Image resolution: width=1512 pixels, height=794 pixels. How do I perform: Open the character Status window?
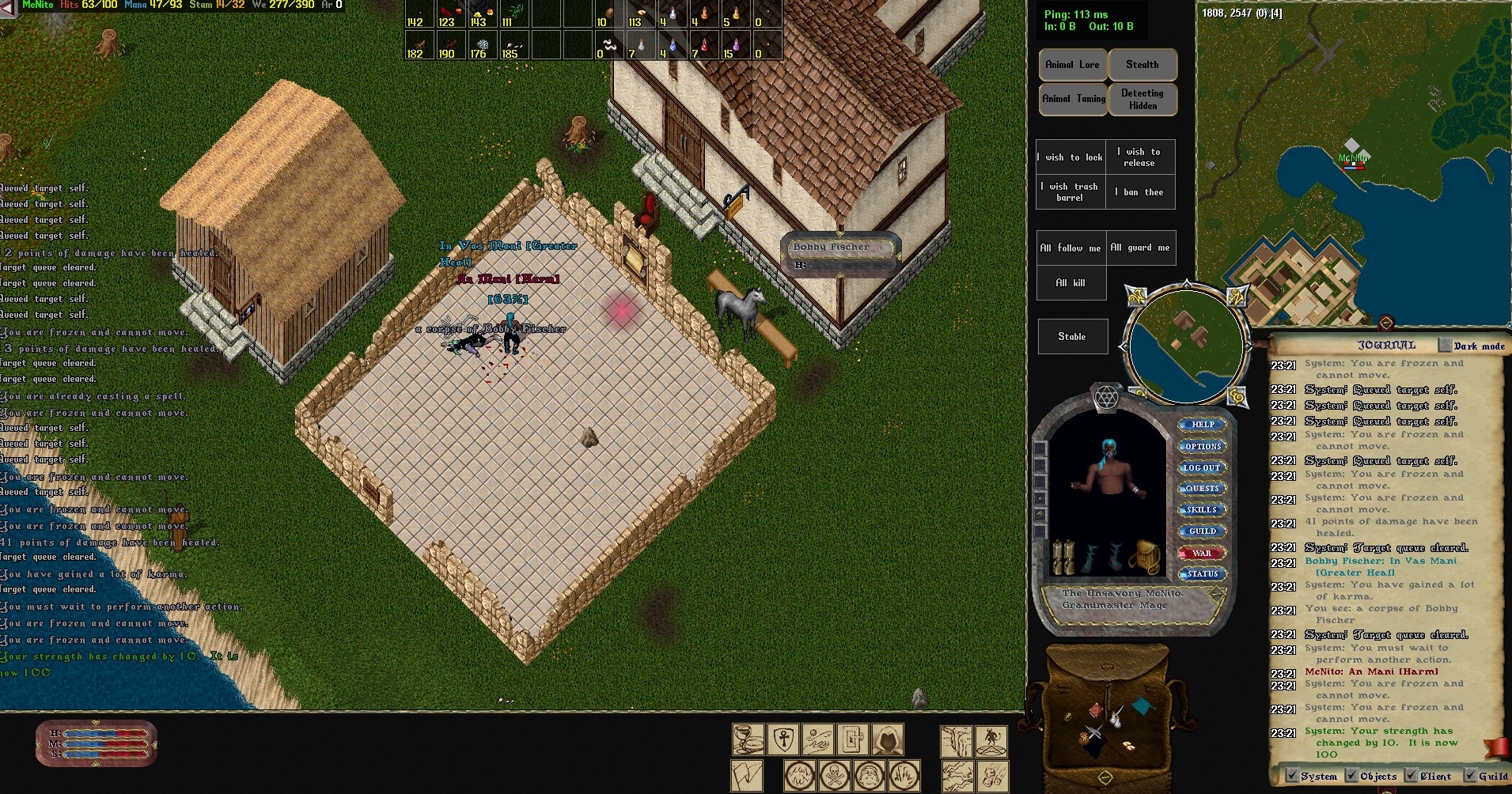[x=1202, y=574]
